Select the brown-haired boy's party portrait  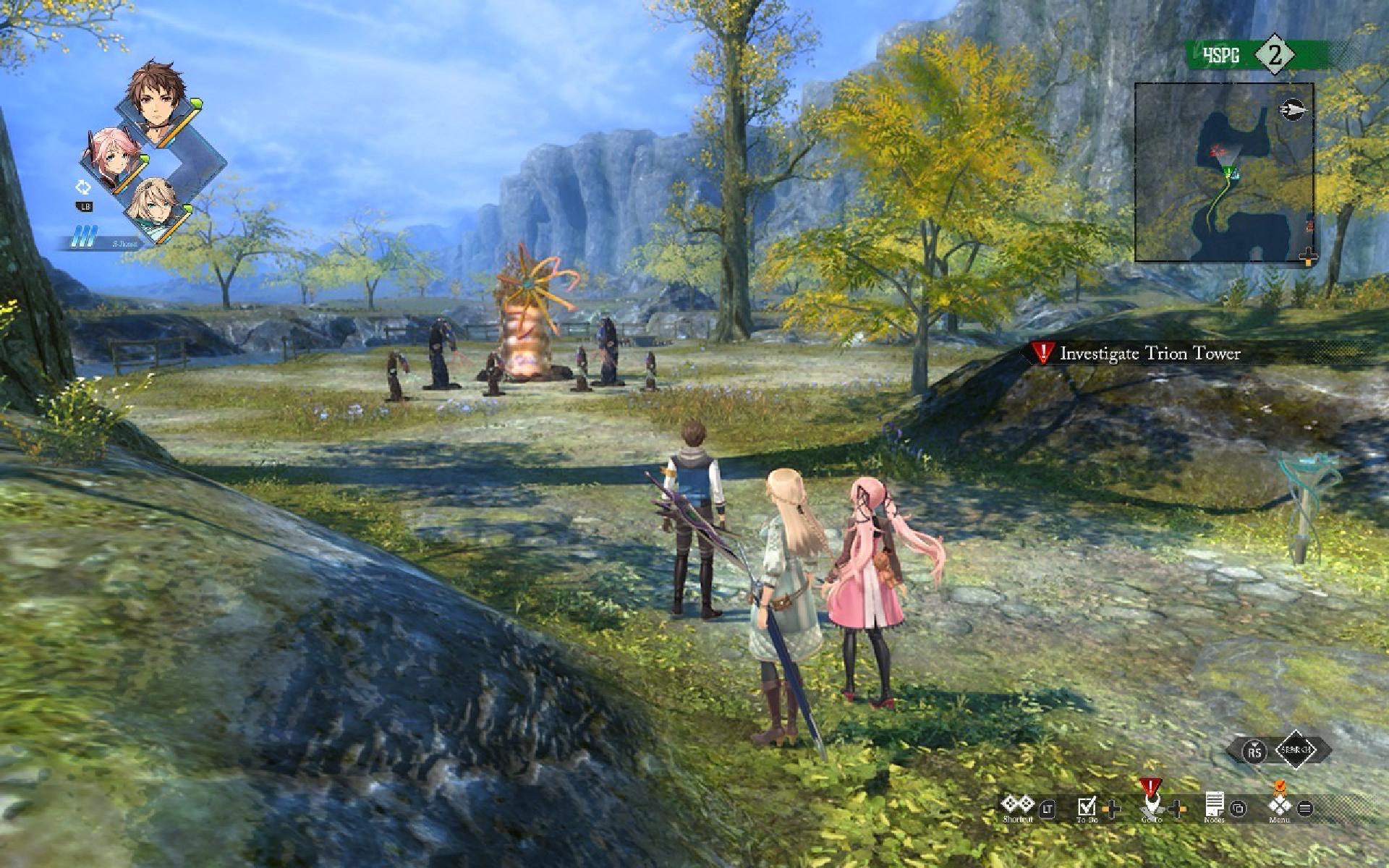(x=155, y=98)
